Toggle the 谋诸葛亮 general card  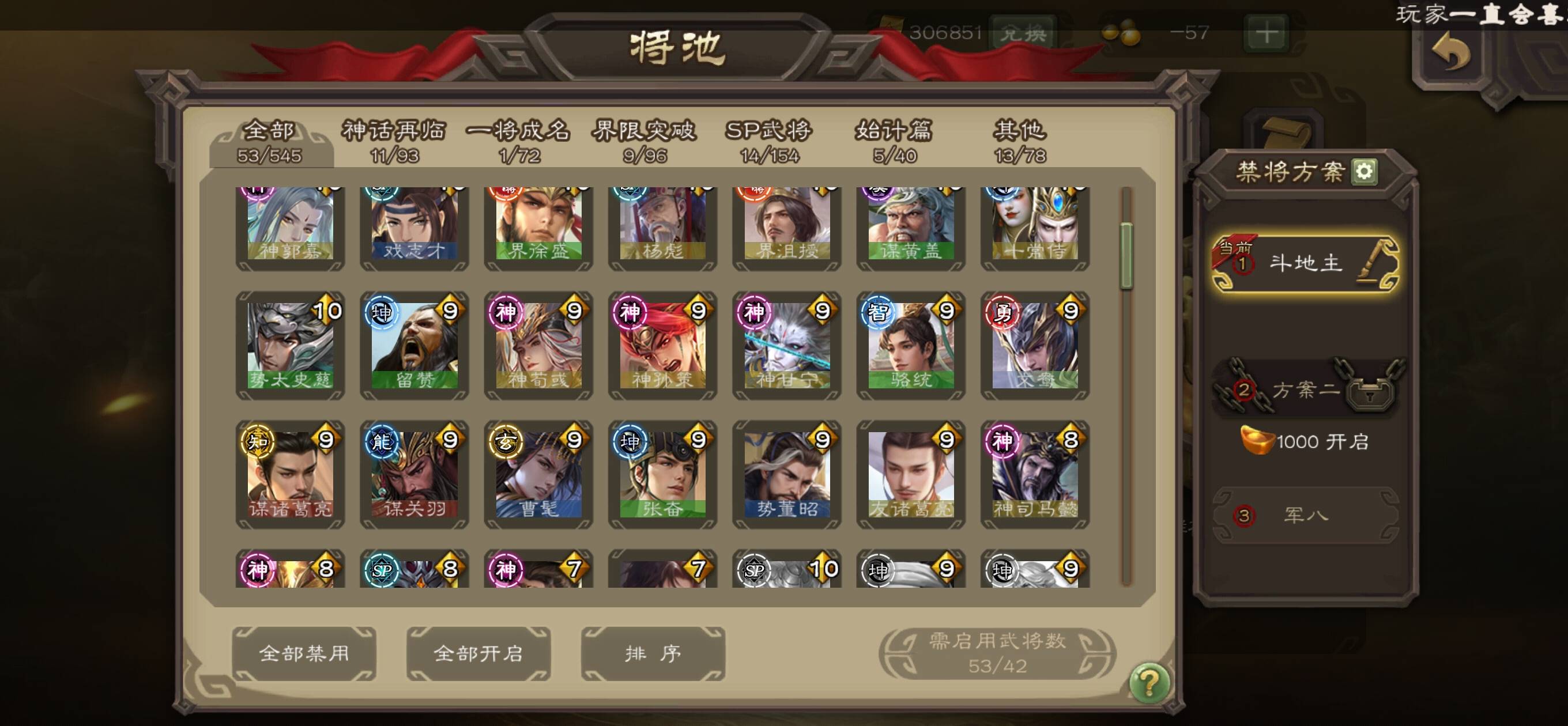point(291,475)
